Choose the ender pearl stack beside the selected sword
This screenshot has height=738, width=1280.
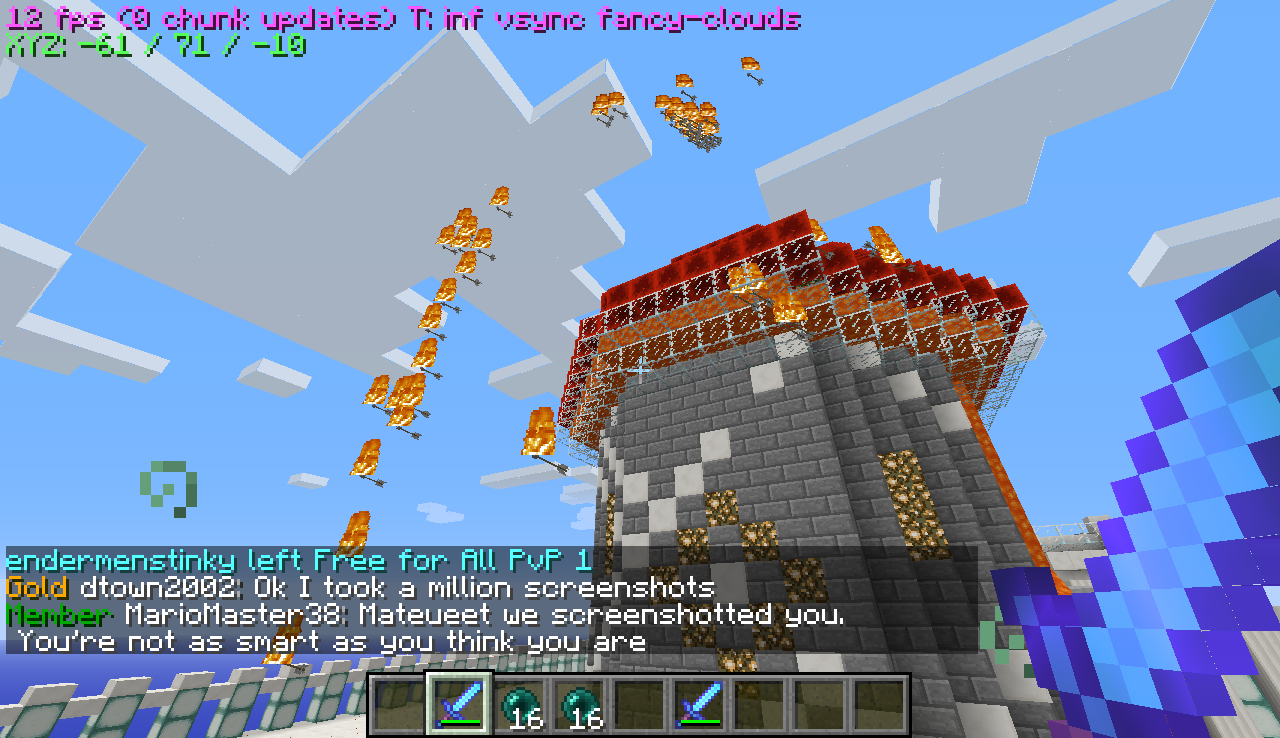pyautogui.click(x=520, y=704)
